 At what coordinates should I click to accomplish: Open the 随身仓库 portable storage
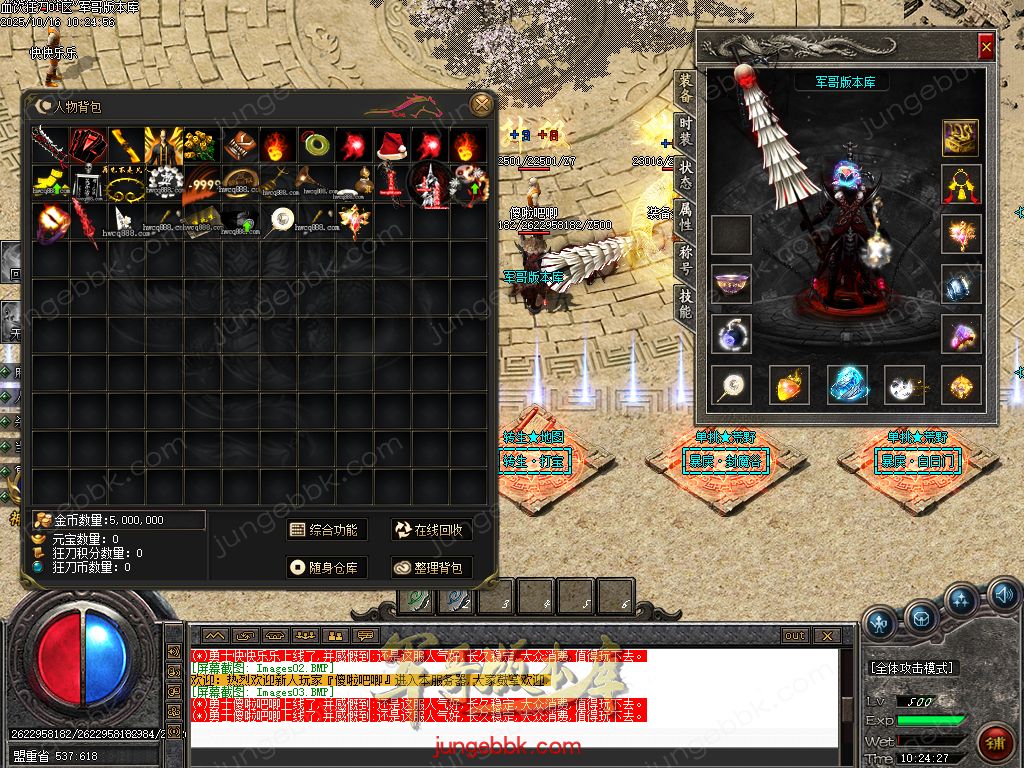323,568
